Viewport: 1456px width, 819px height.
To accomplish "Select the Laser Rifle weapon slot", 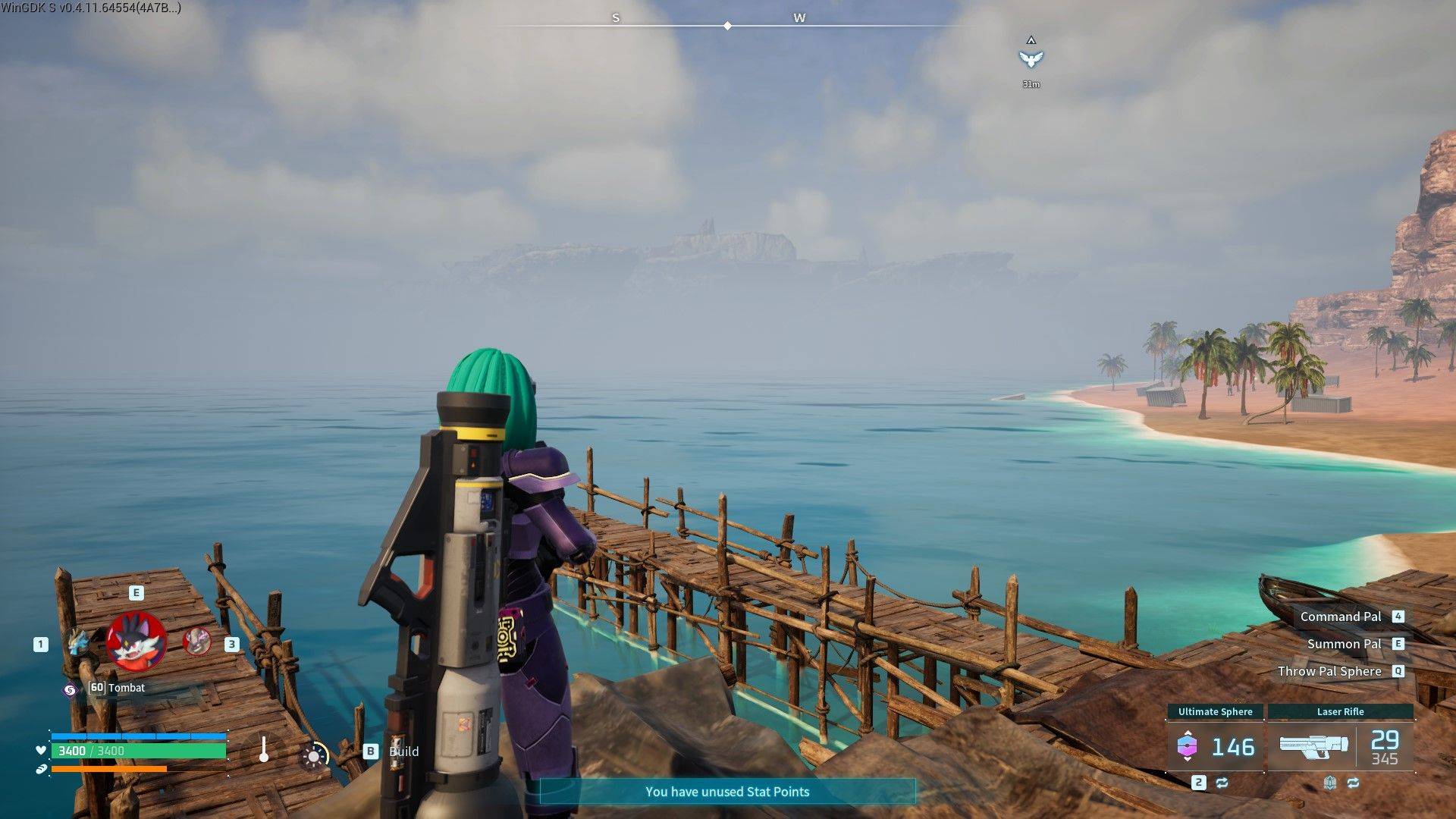I will [x=1340, y=746].
